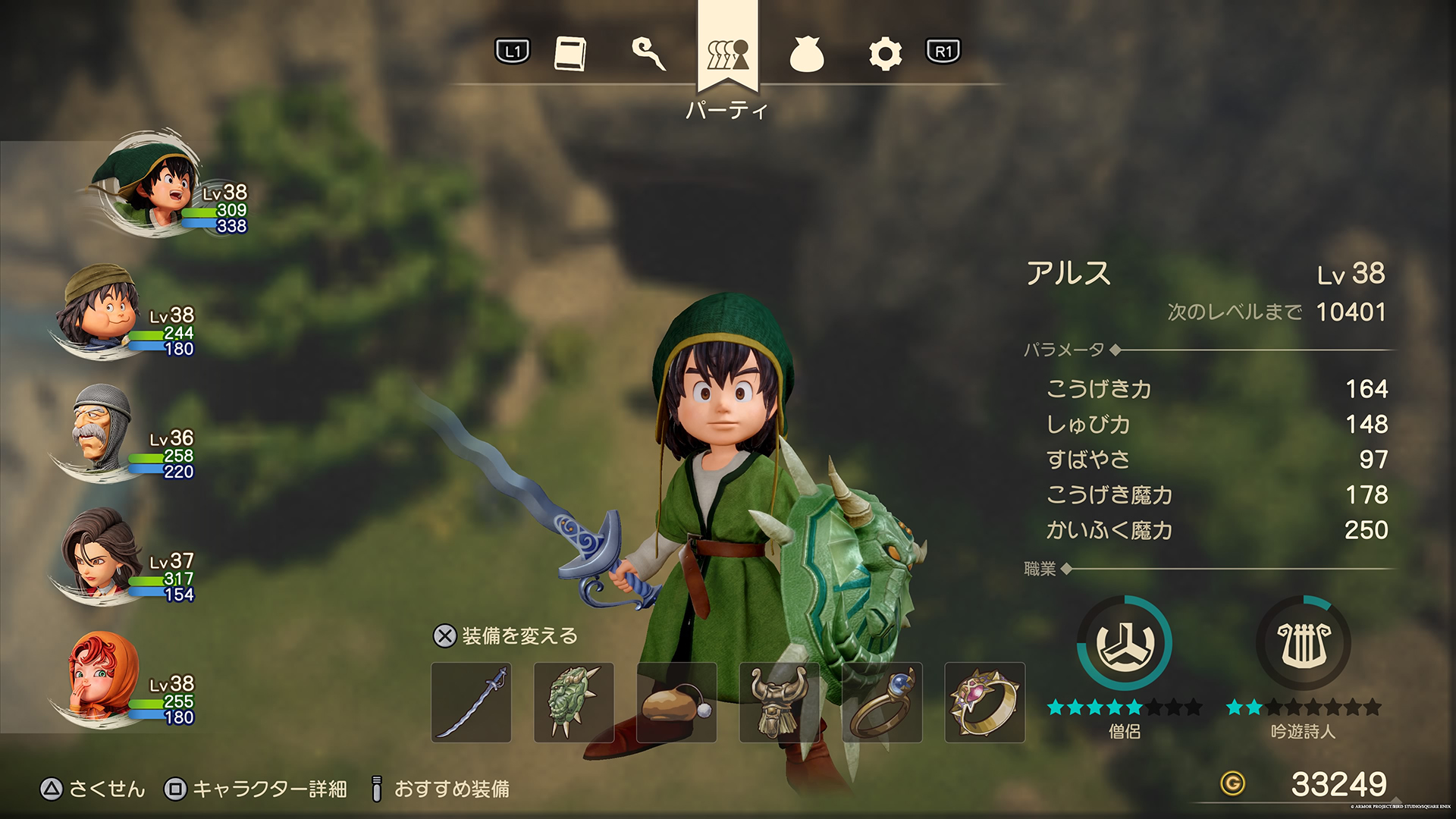1456x819 pixels.
Task: Select the mustached old knight portrait
Action: 101,430
